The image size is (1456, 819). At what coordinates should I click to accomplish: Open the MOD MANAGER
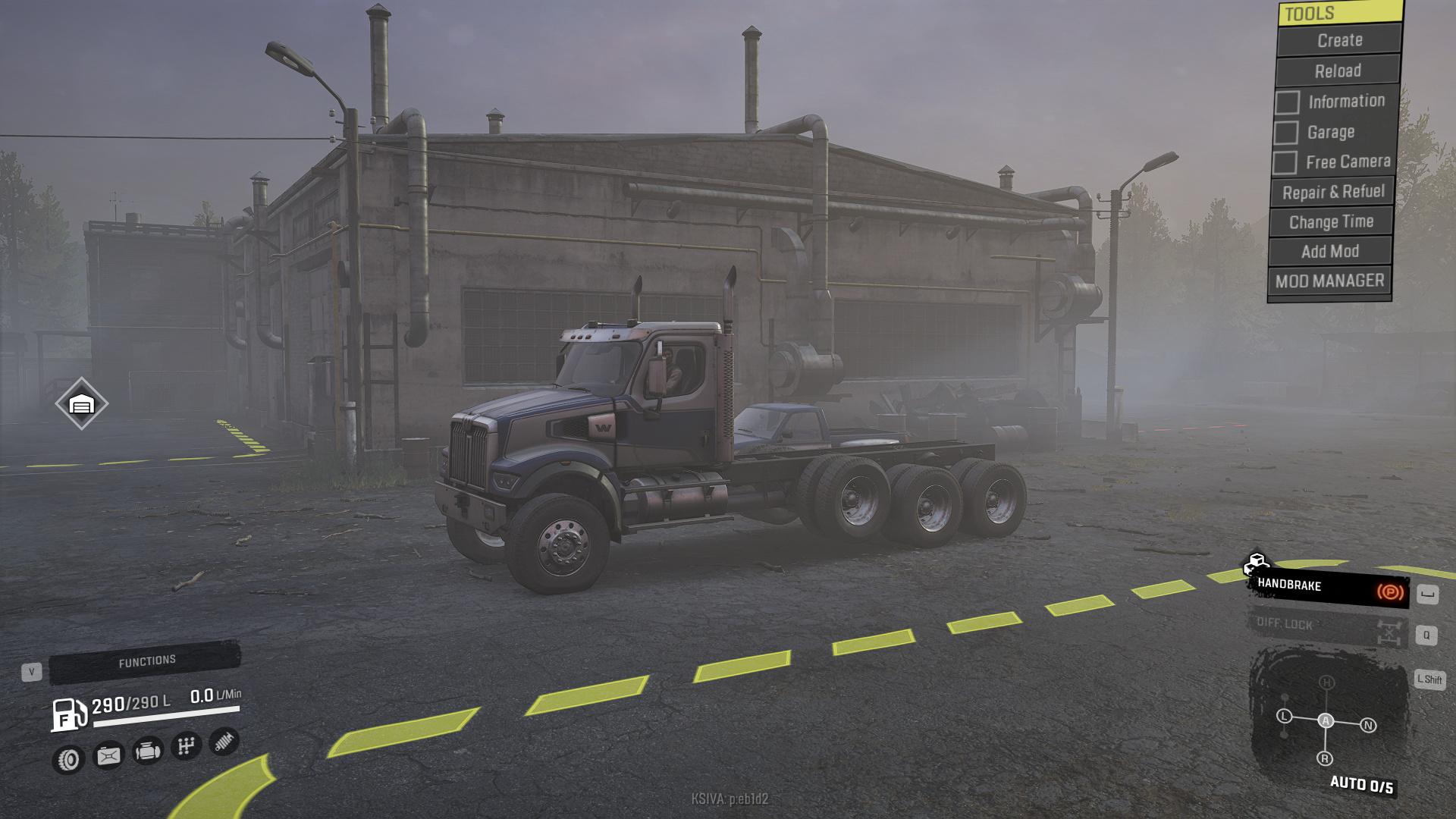pyautogui.click(x=1329, y=281)
